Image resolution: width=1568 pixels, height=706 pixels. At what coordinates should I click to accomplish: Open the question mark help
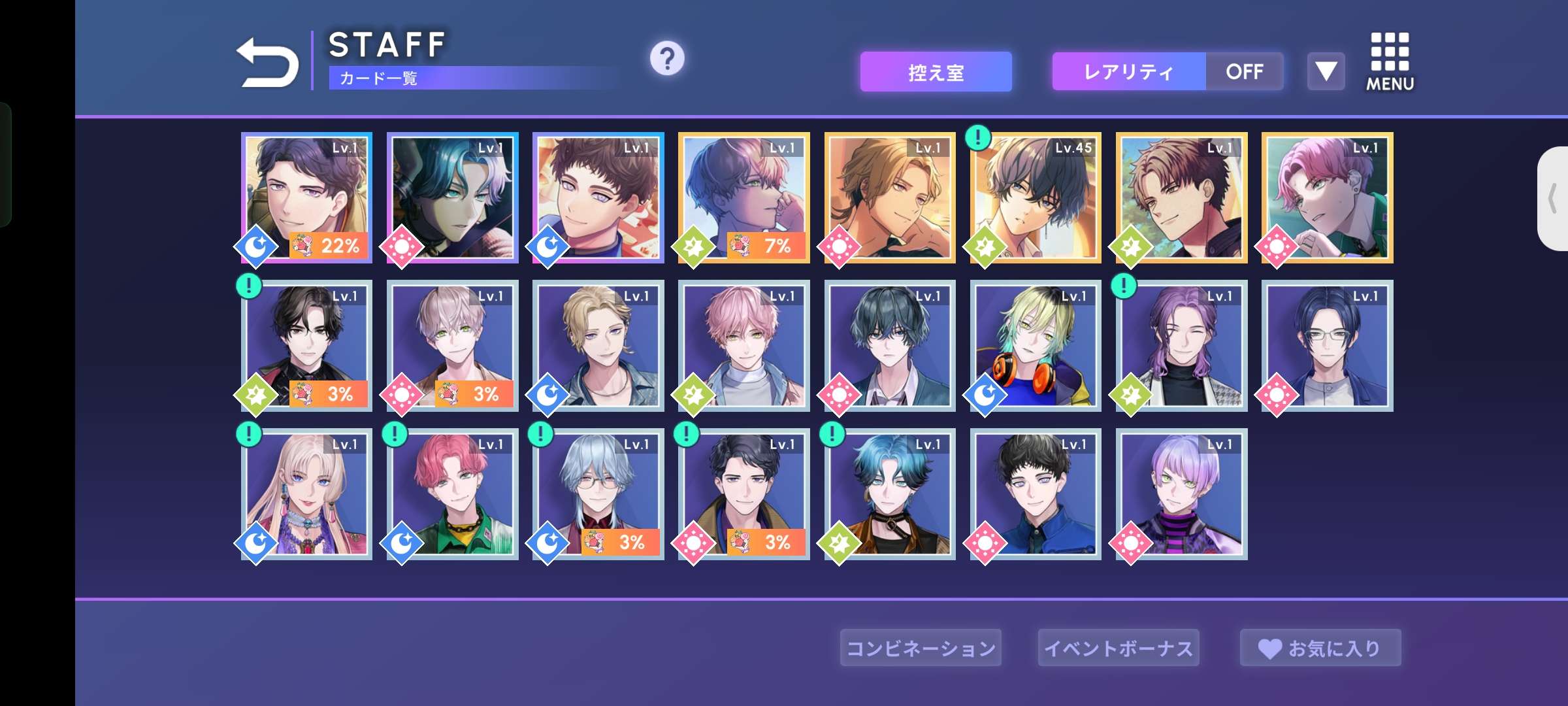[666, 59]
